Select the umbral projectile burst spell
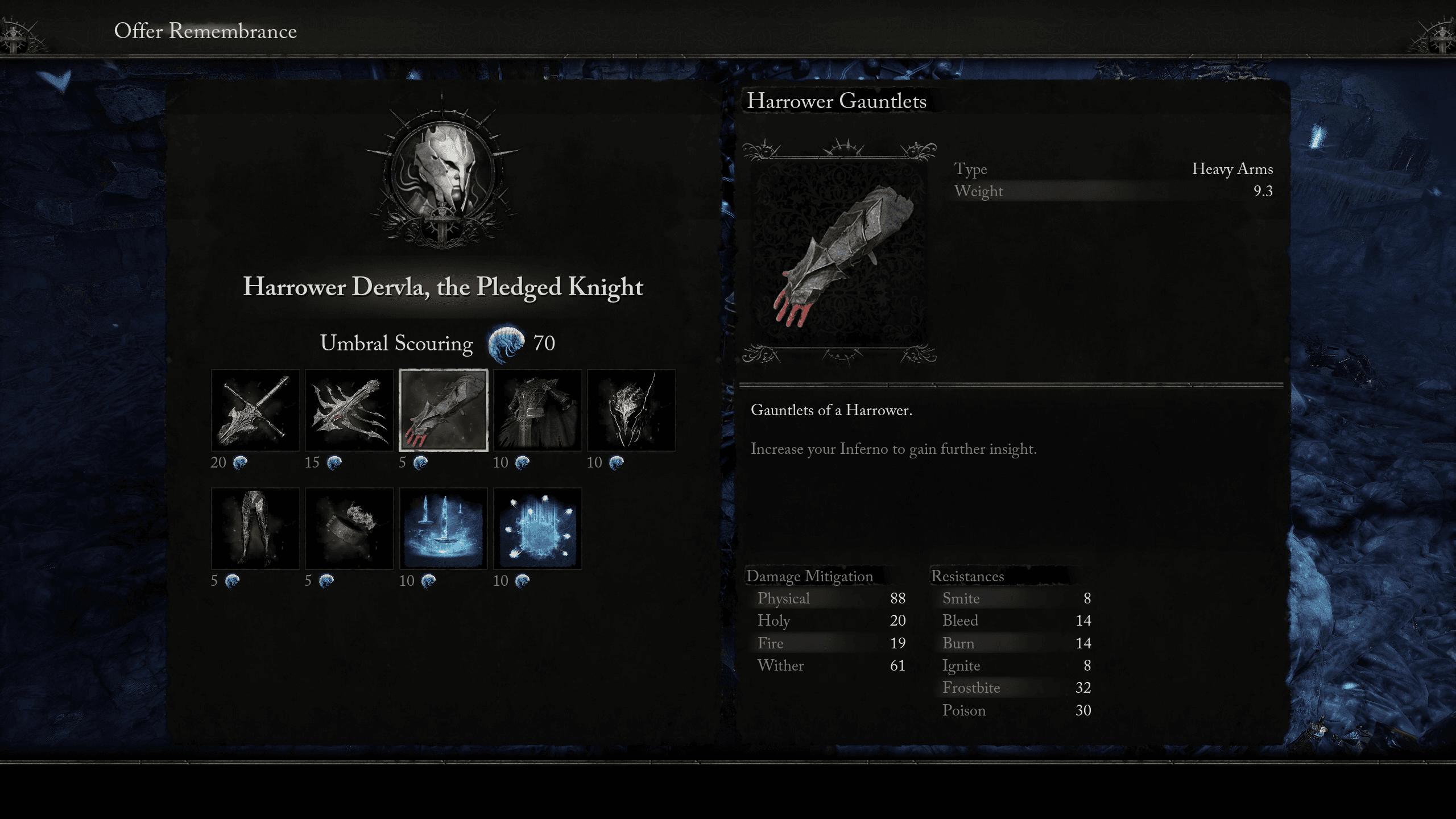This screenshot has width=1456, height=819. click(537, 529)
